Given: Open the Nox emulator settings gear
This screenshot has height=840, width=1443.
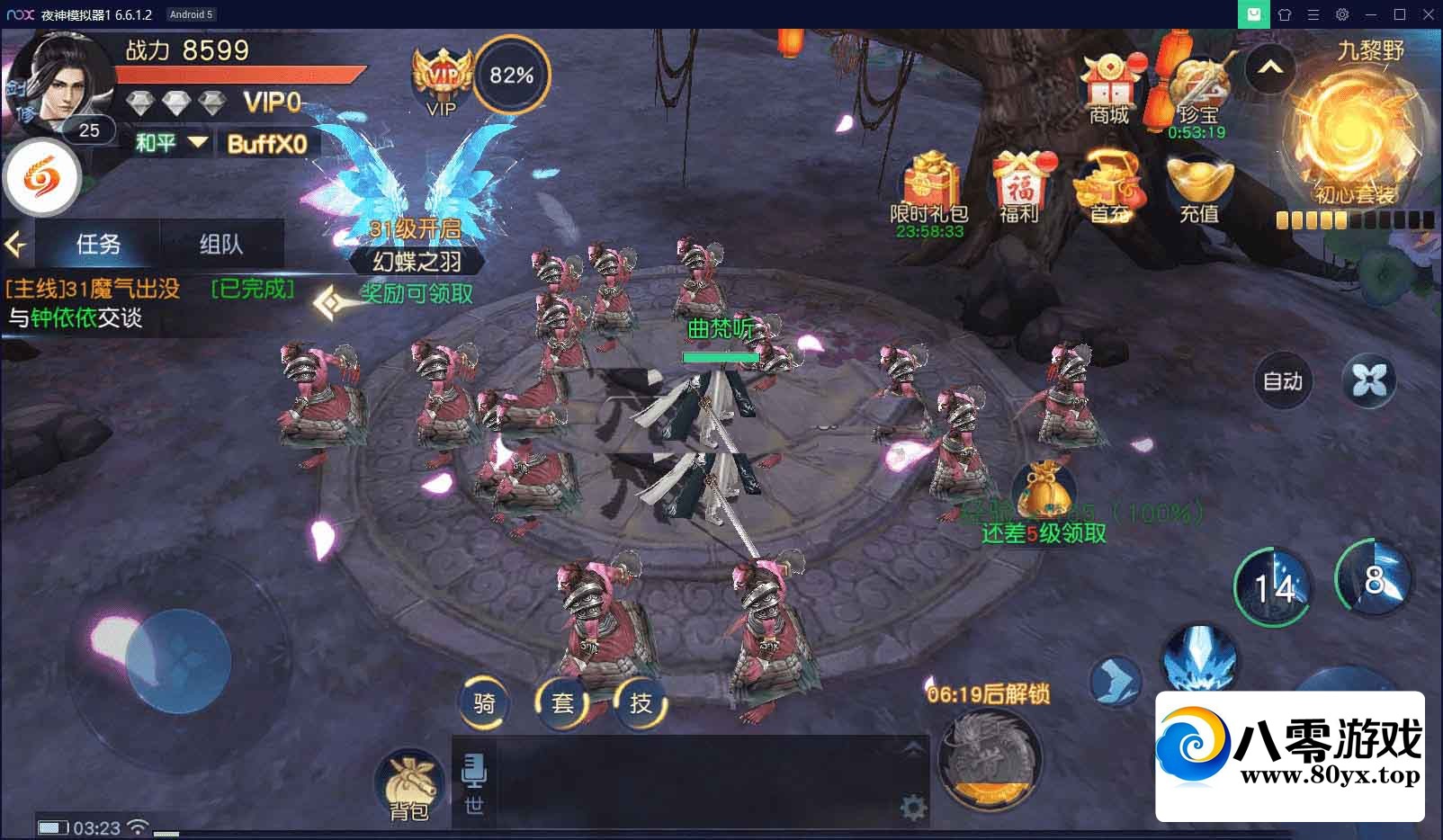Looking at the screenshot, I should (x=1341, y=14).
